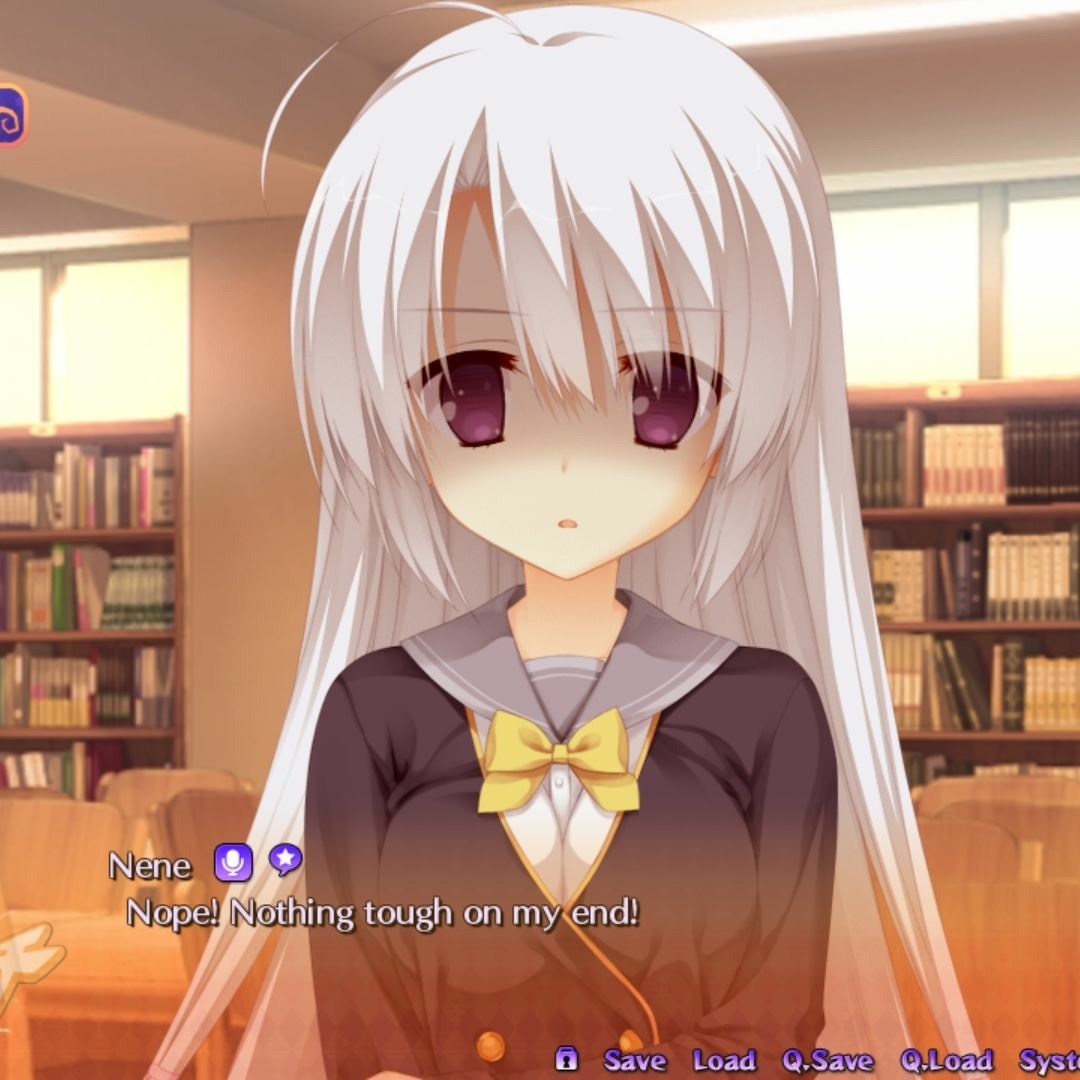Image resolution: width=1080 pixels, height=1080 pixels.
Task: Open the System menu
Action: [1050, 1060]
